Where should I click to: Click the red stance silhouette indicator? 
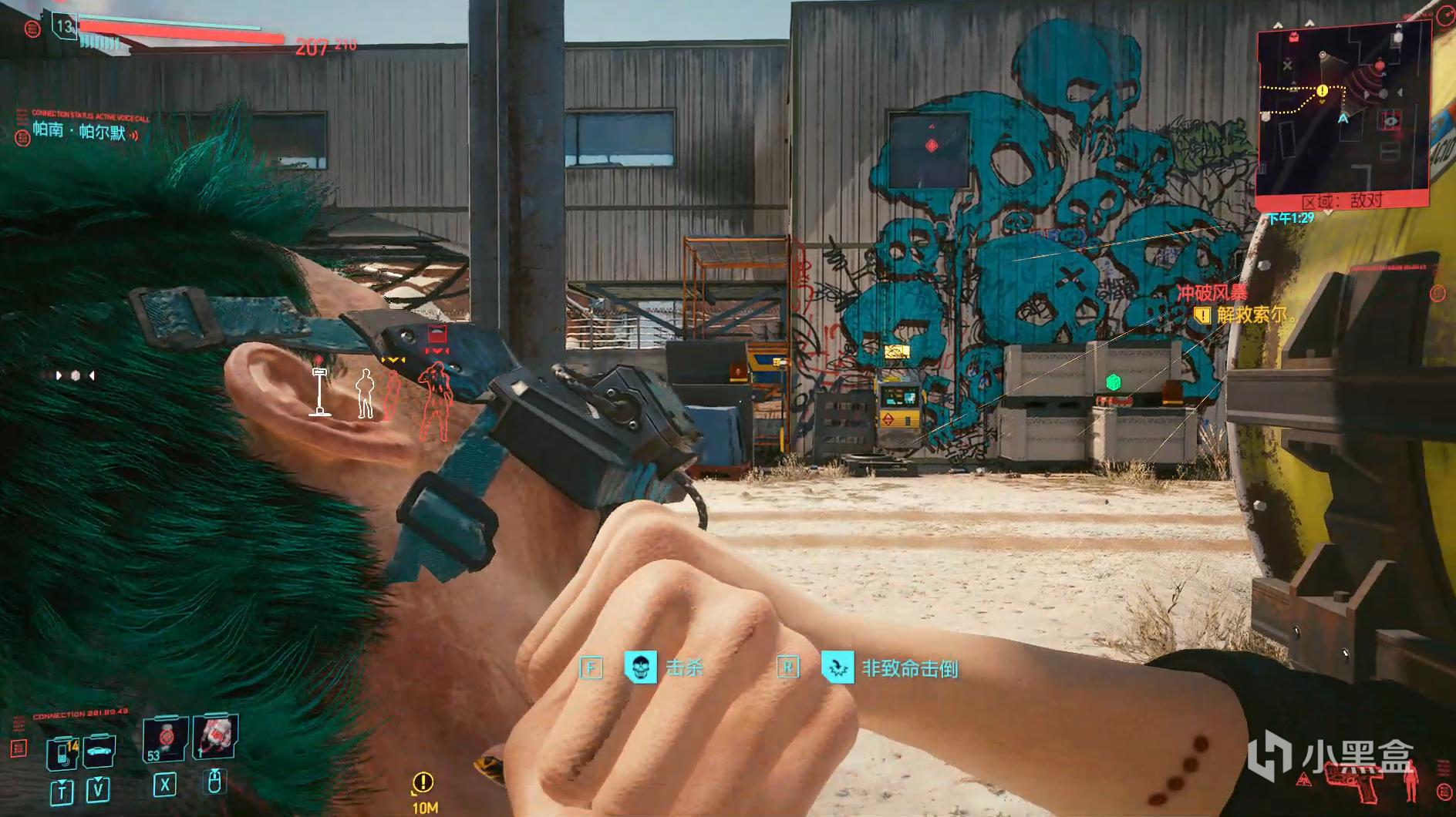1411,784
